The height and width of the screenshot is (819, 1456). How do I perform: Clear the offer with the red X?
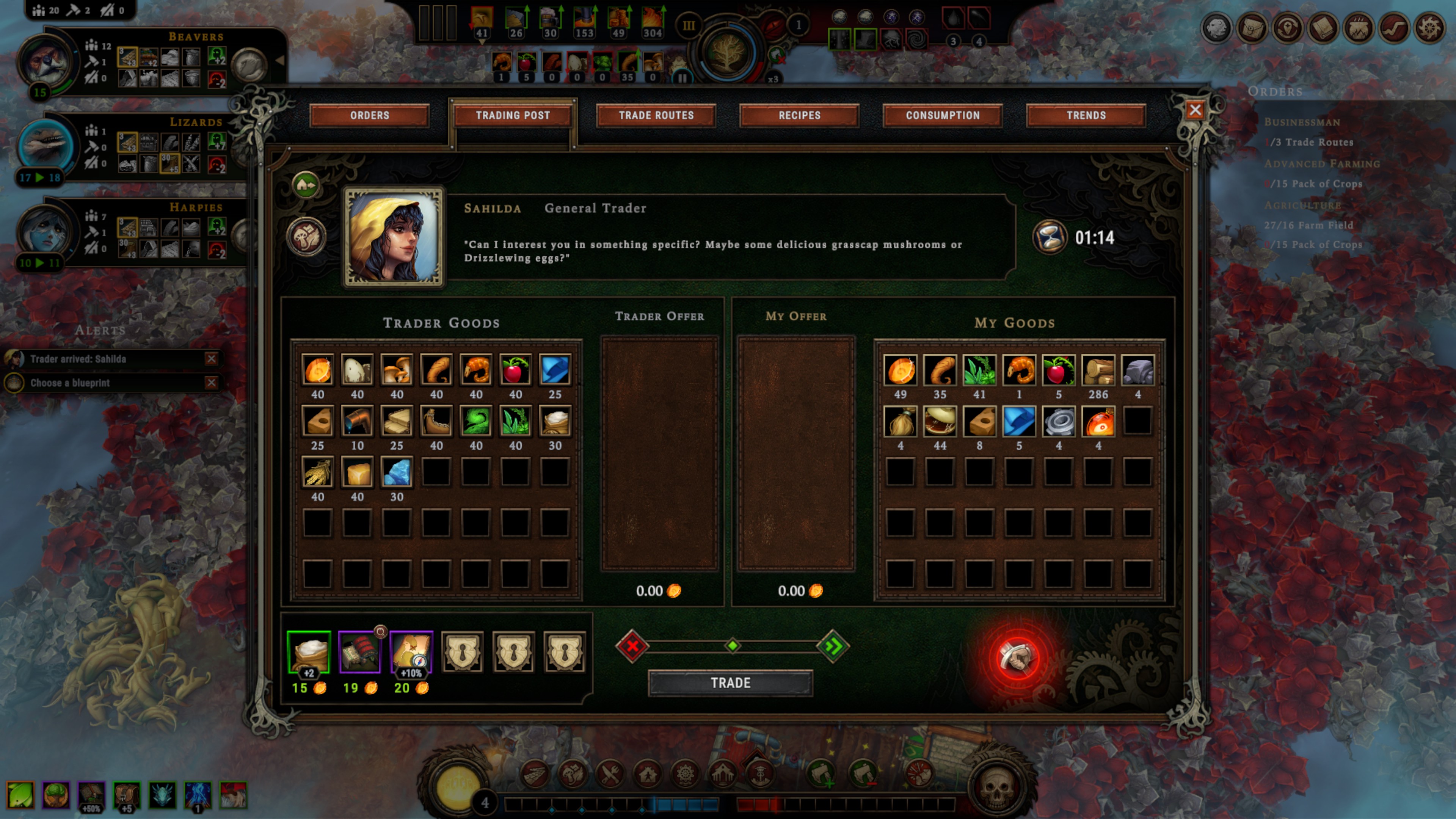(632, 645)
